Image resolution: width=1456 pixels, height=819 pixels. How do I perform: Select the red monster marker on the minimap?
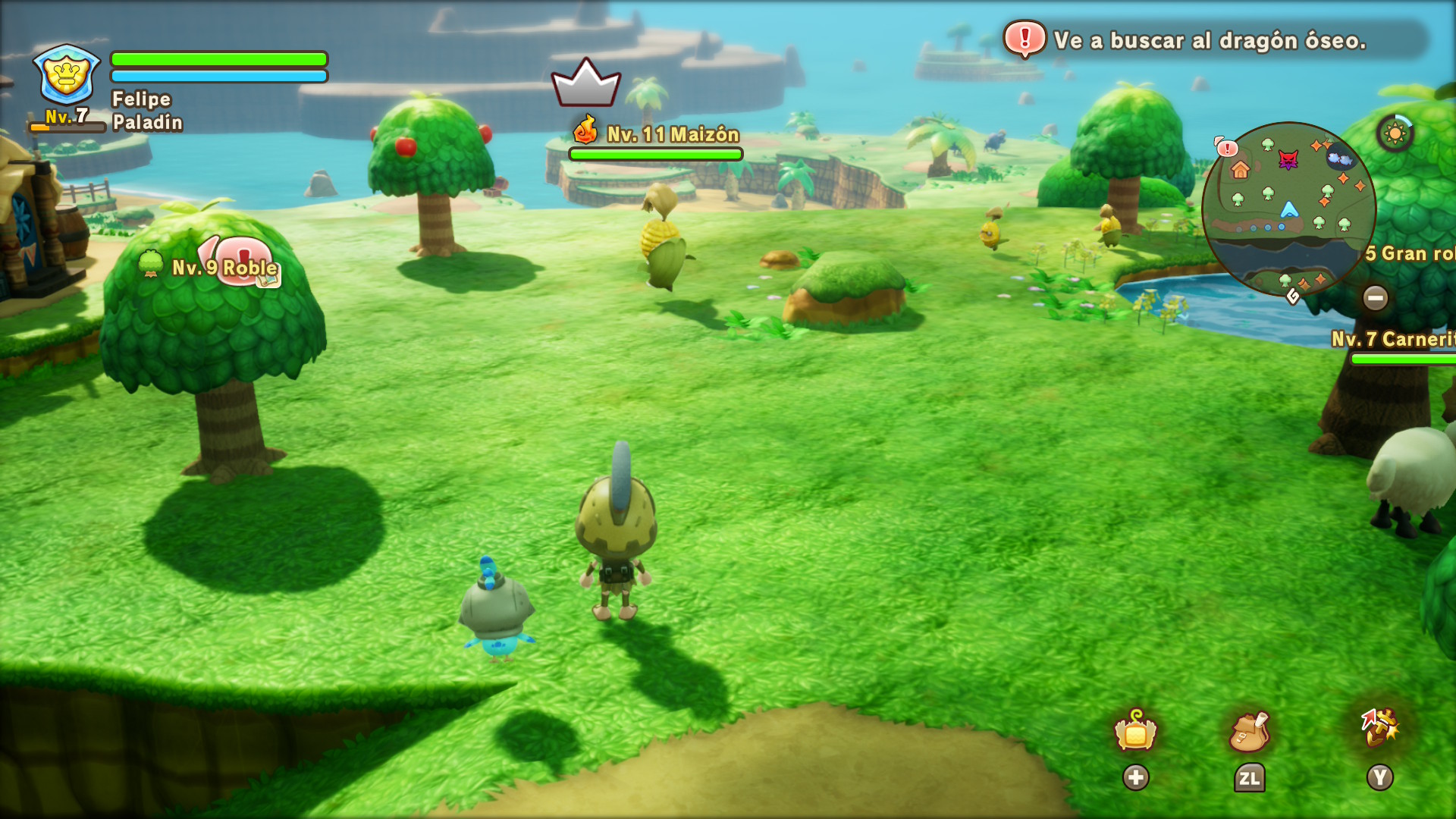(1288, 160)
